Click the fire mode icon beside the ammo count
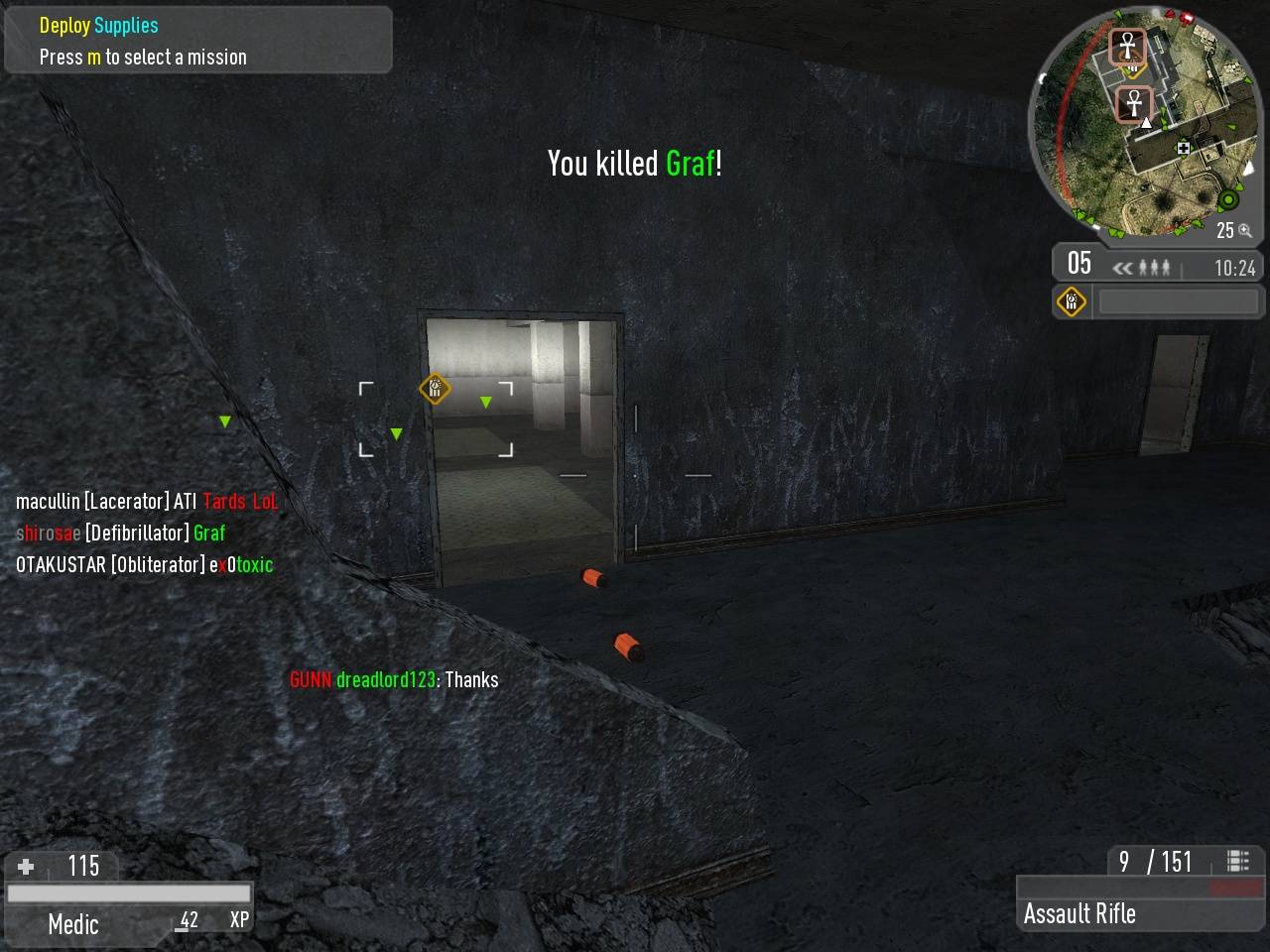This screenshot has width=1270, height=952. [1237, 861]
